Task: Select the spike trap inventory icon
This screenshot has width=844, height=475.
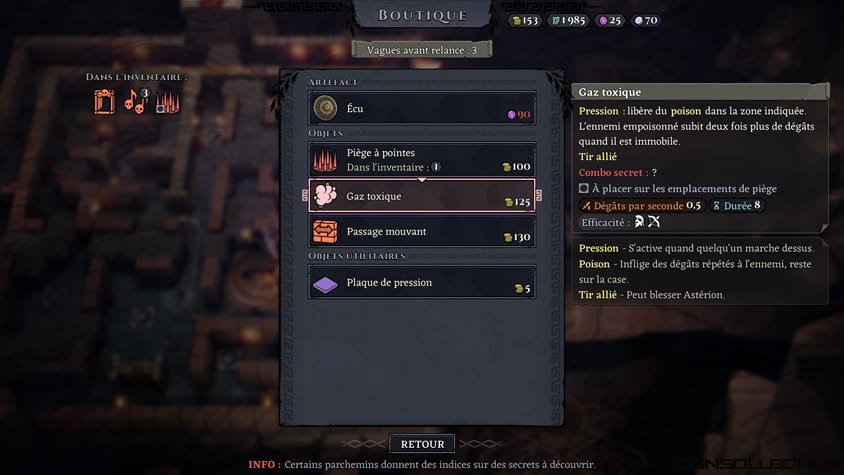Action: point(167,102)
